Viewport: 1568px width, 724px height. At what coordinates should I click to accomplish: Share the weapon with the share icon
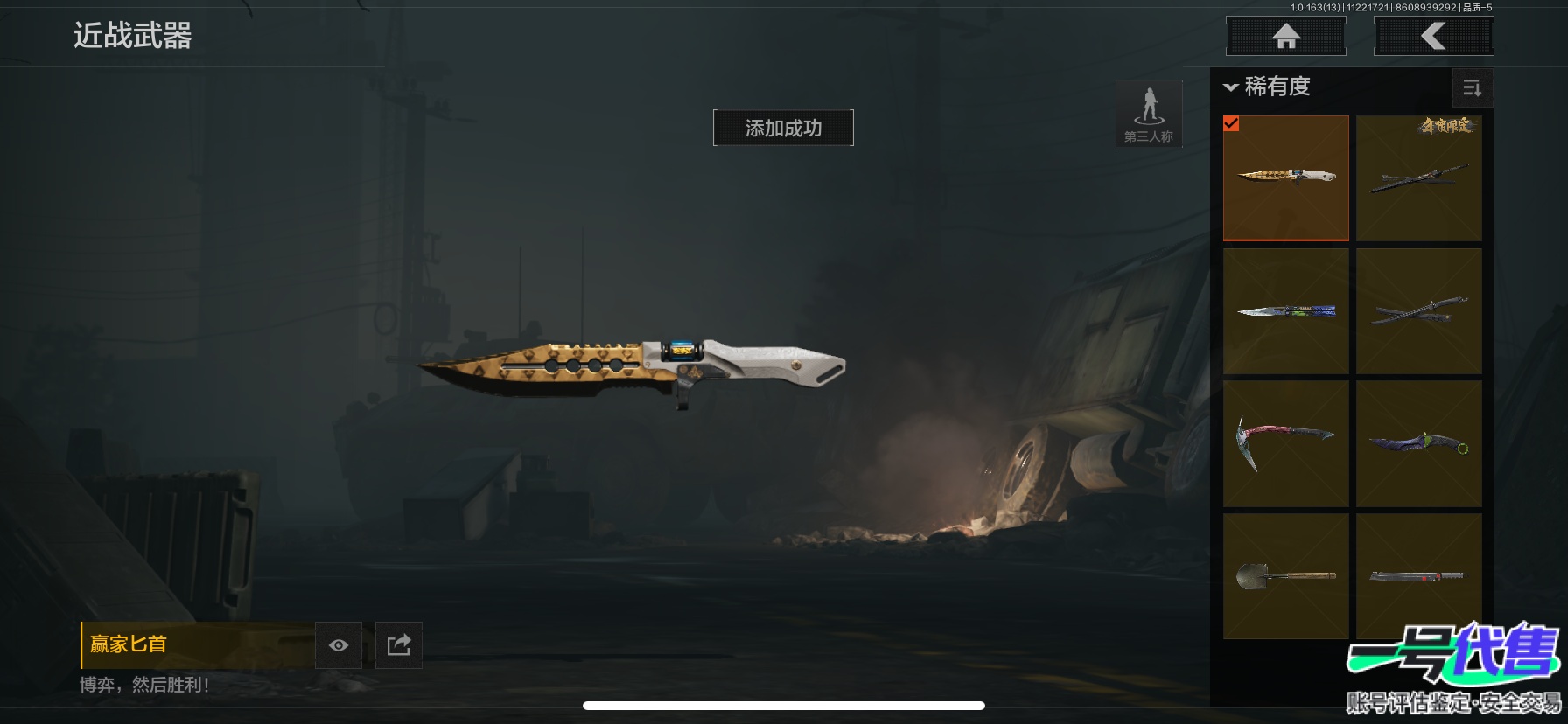399,645
